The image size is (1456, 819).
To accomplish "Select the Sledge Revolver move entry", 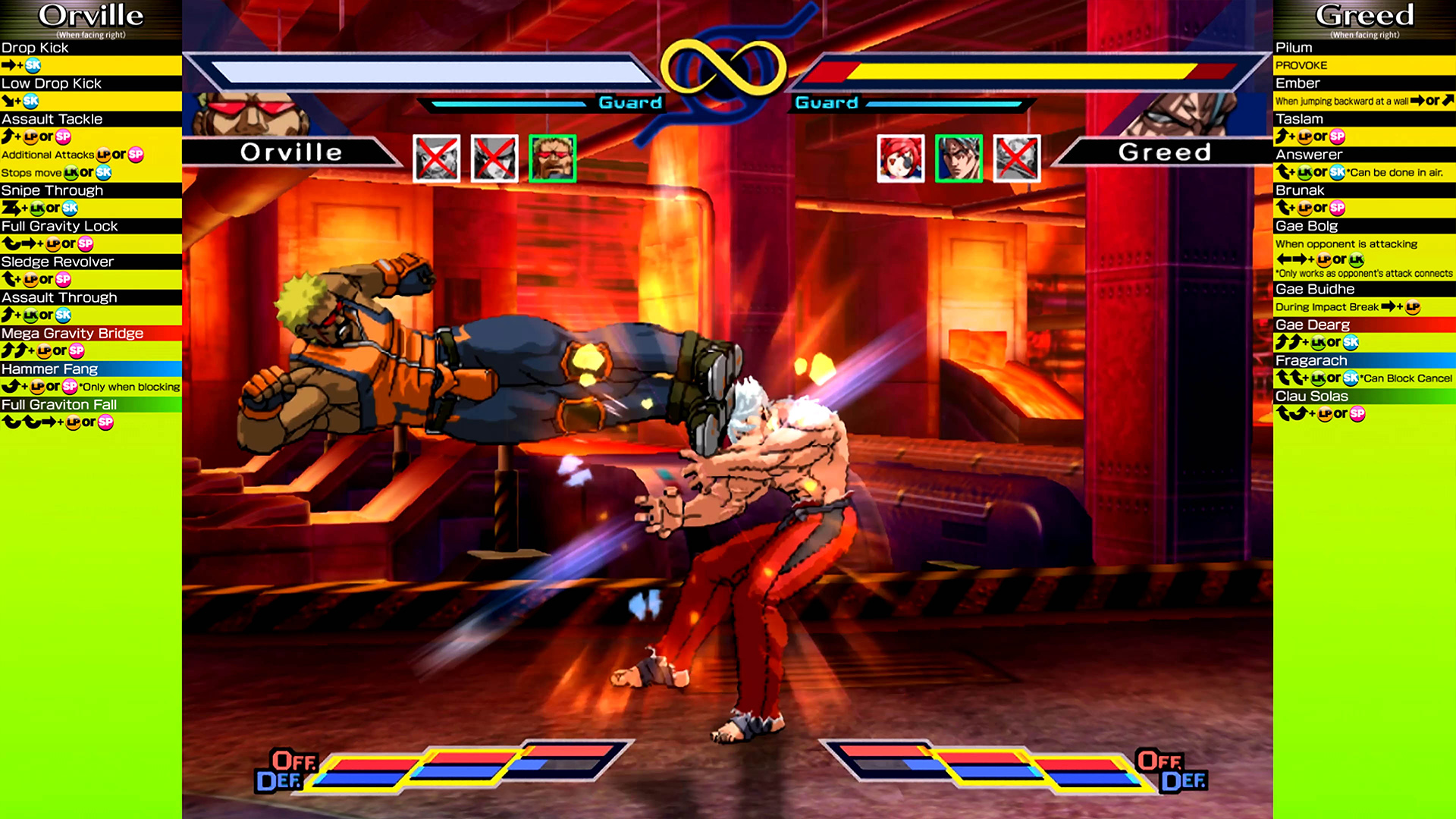I will (x=58, y=262).
